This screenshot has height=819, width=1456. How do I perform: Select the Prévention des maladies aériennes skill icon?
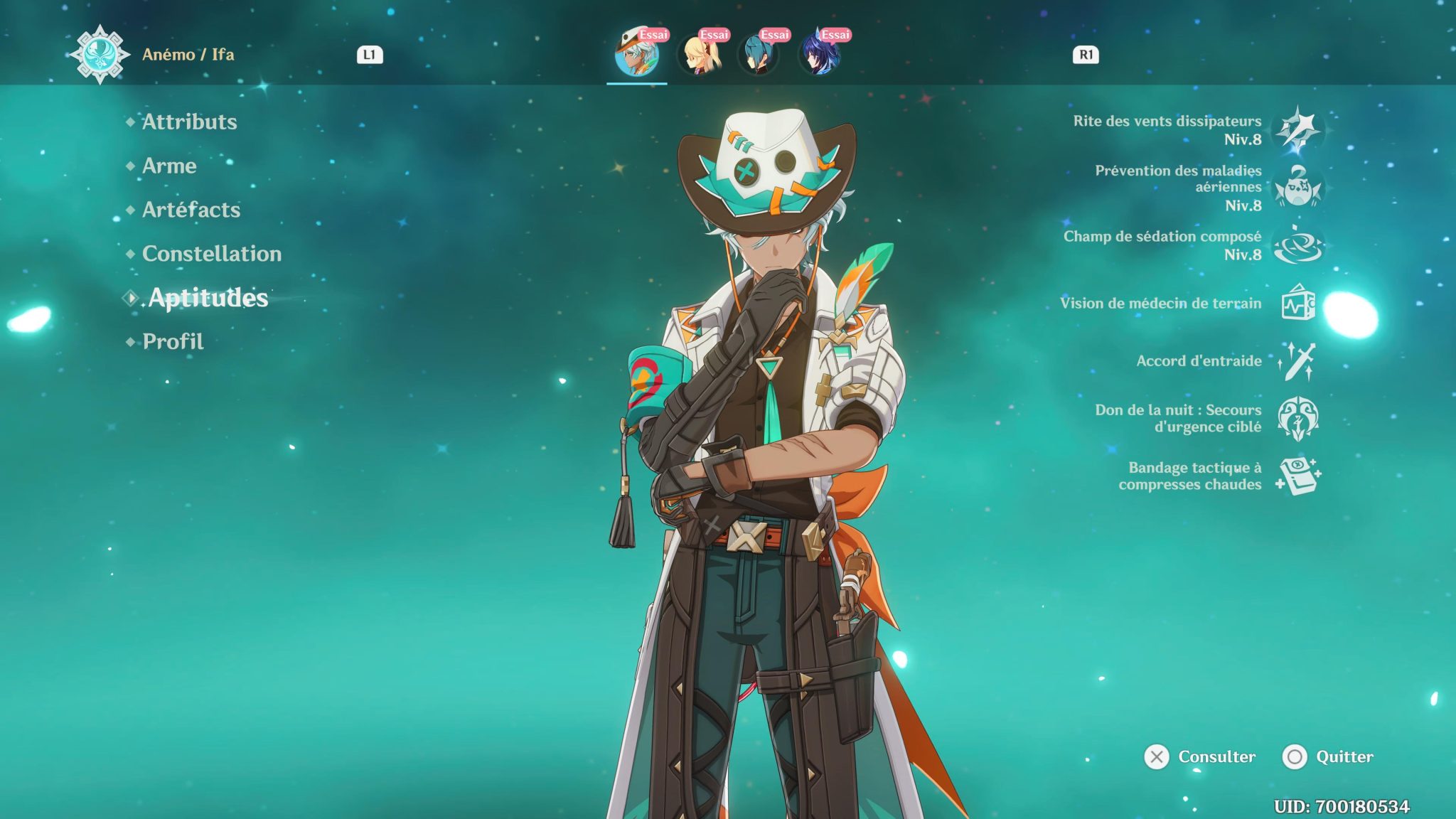(x=1300, y=187)
